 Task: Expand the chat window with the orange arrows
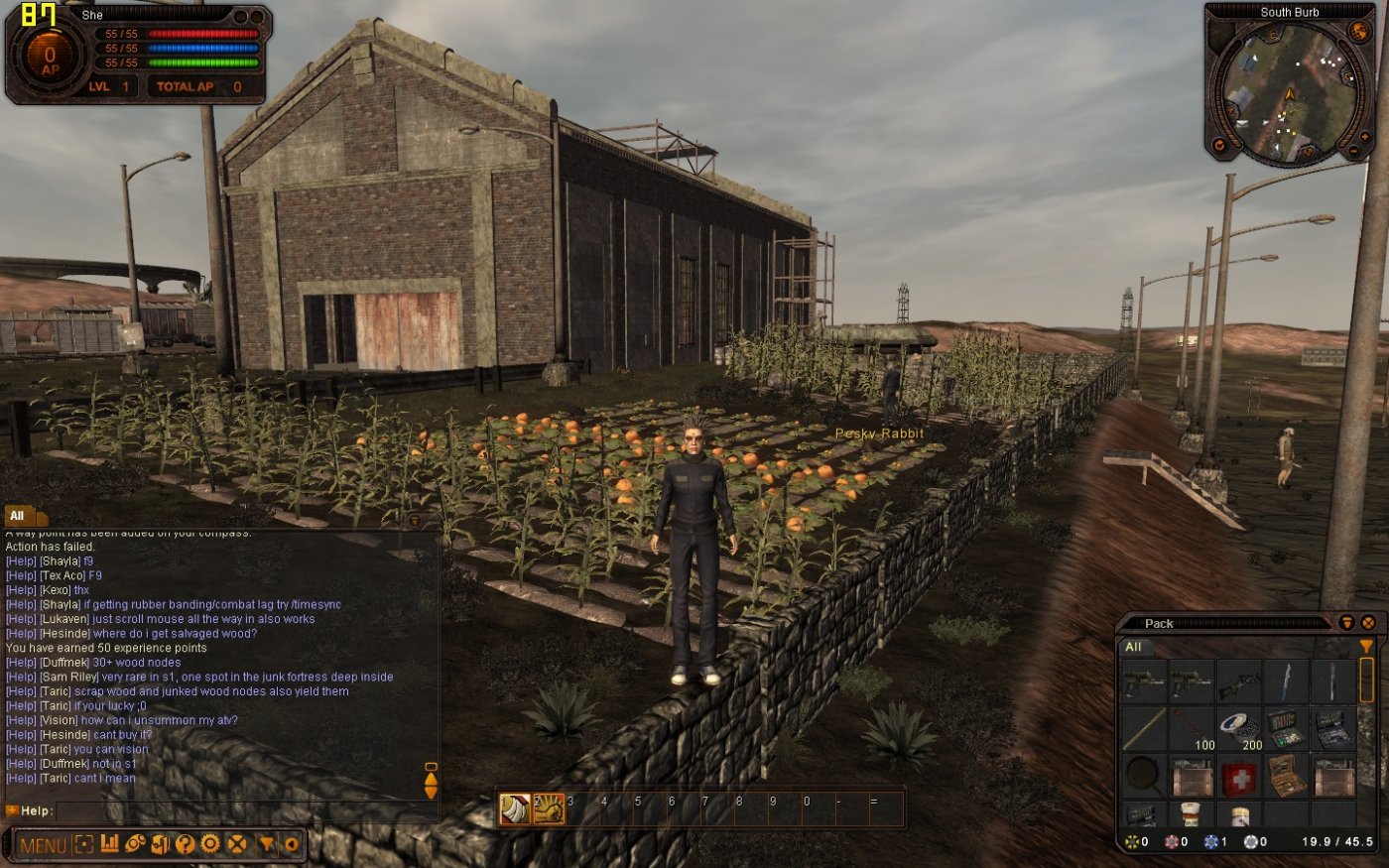pos(431,784)
